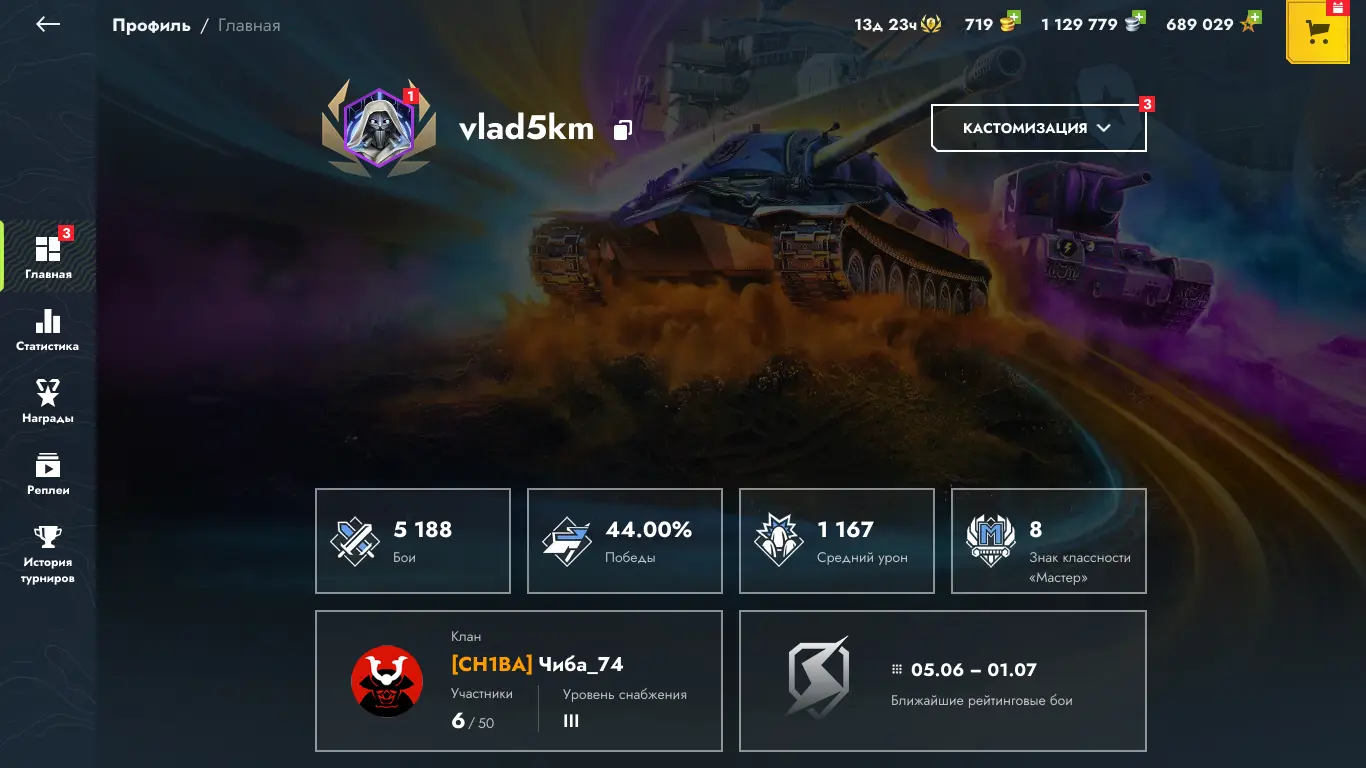Screen dimensions: 1366x768
Task: Select the Главная sidebar tab
Action: [48, 257]
